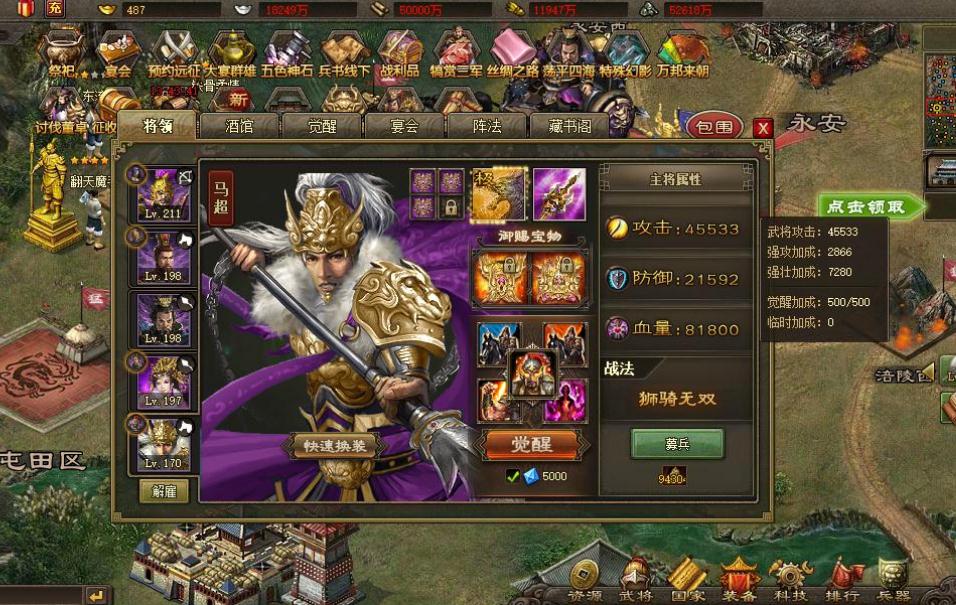This screenshot has width=956, height=605.
Task: Close the general panel with the red X
Action: (763, 127)
